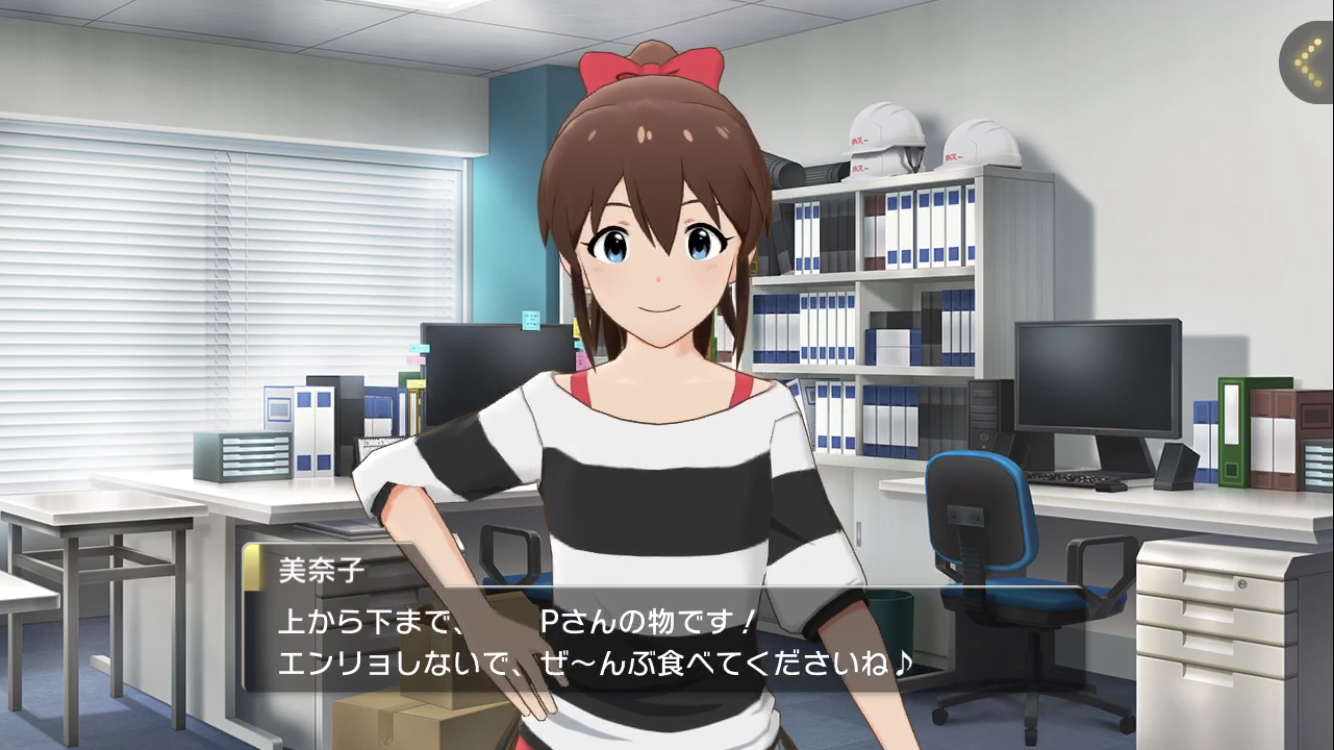The width and height of the screenshot is (1334, 750).
Task: Open the side menu with the arrow button
Action: (1308, 62)
